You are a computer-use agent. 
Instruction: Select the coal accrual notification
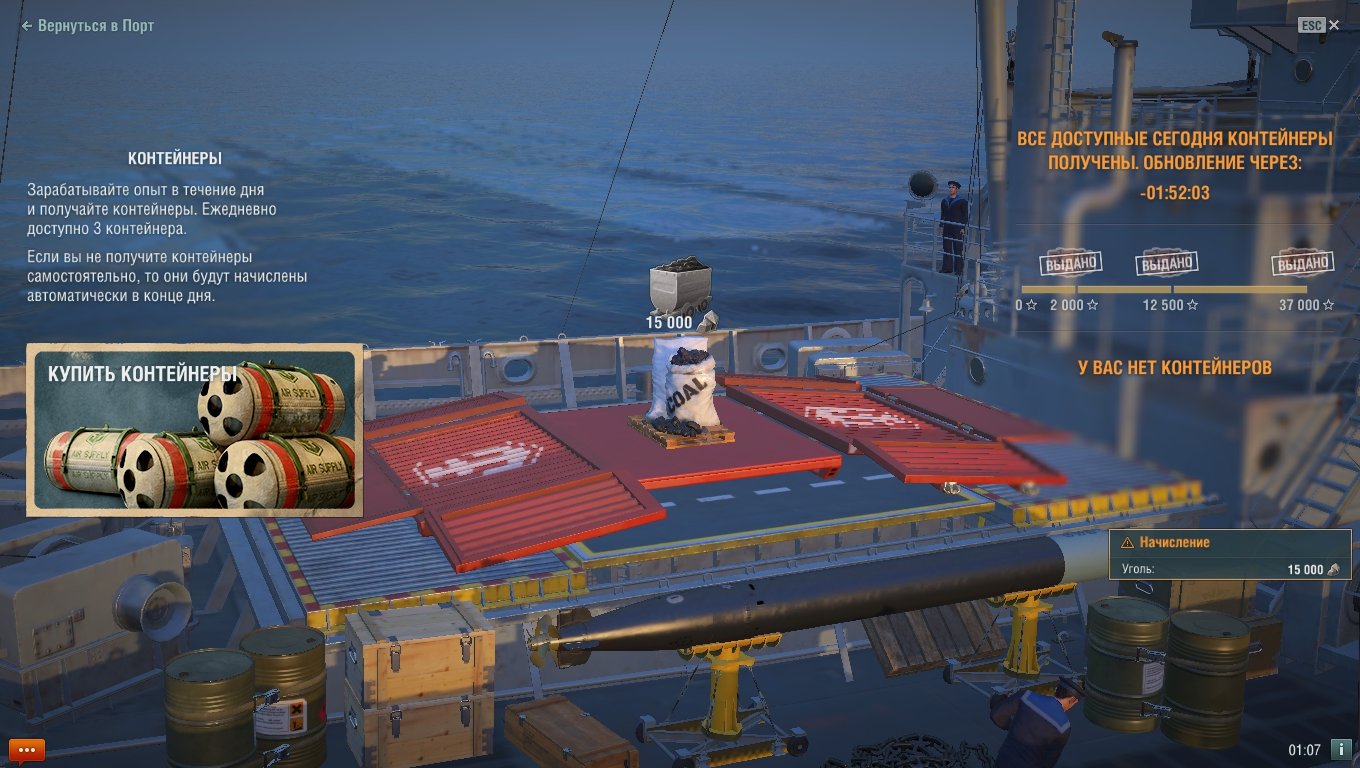(1229, 556)
